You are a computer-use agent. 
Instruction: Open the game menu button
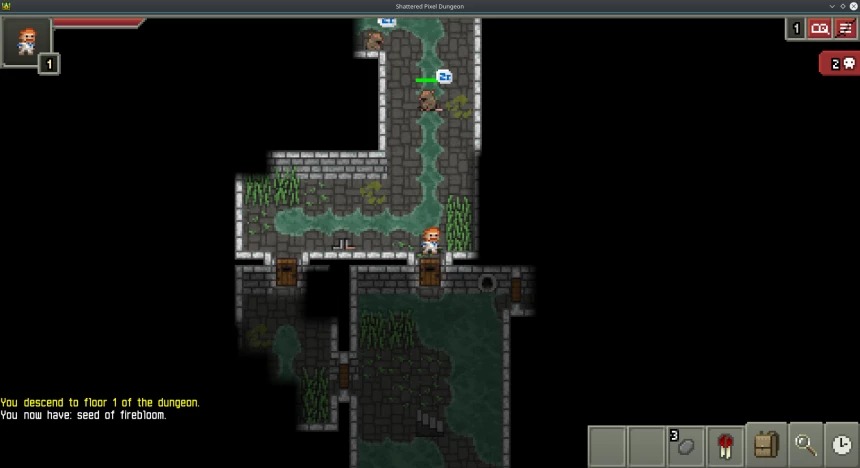845,29
